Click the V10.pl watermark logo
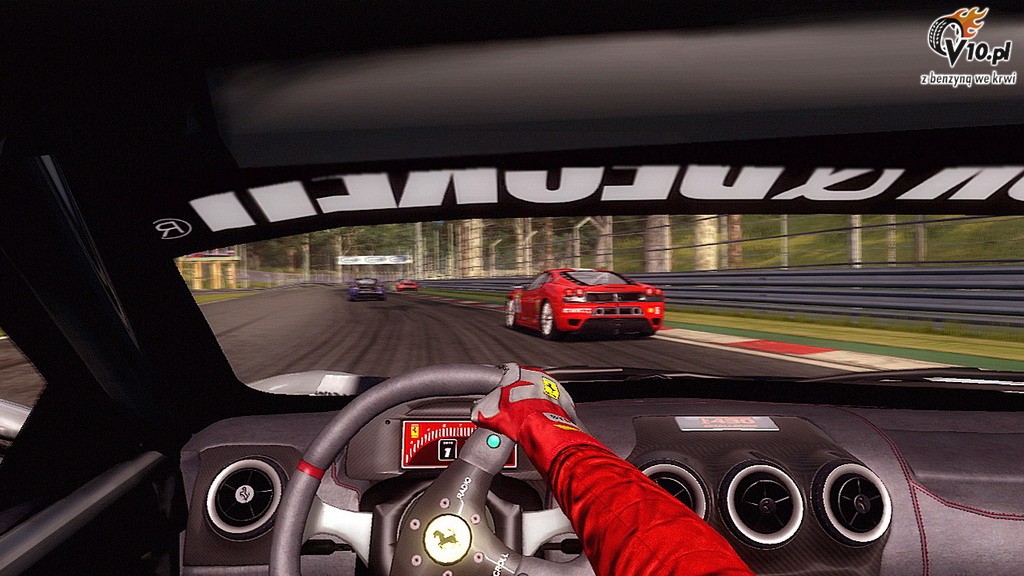This screenshot has width=1024, height=576. click(968, 44)
